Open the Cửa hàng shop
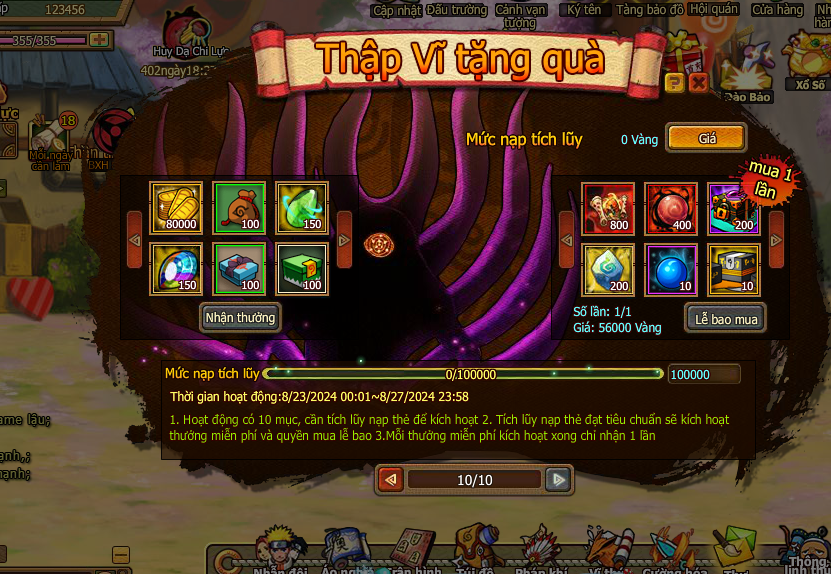This screenshot has height=574, width=831. click(x=777, y=9)
